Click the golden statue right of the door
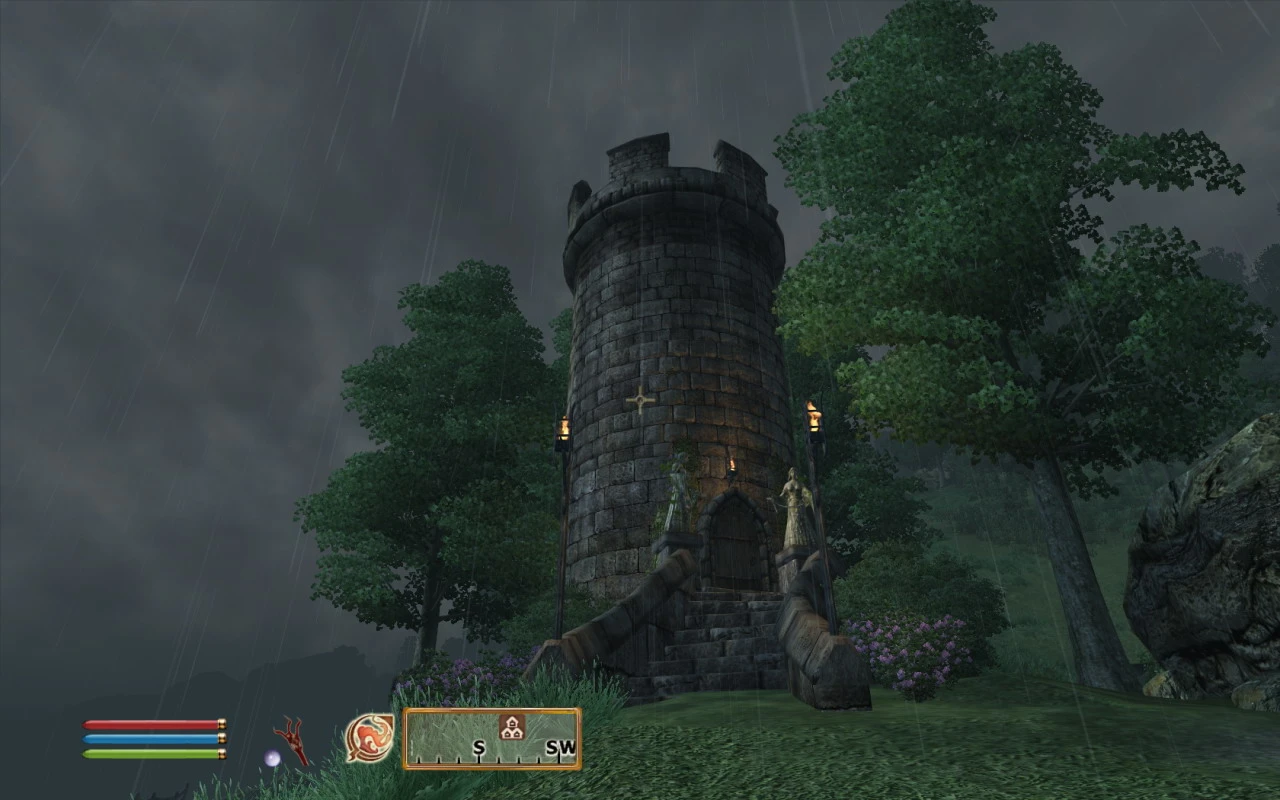 click(x=795, y=505)
